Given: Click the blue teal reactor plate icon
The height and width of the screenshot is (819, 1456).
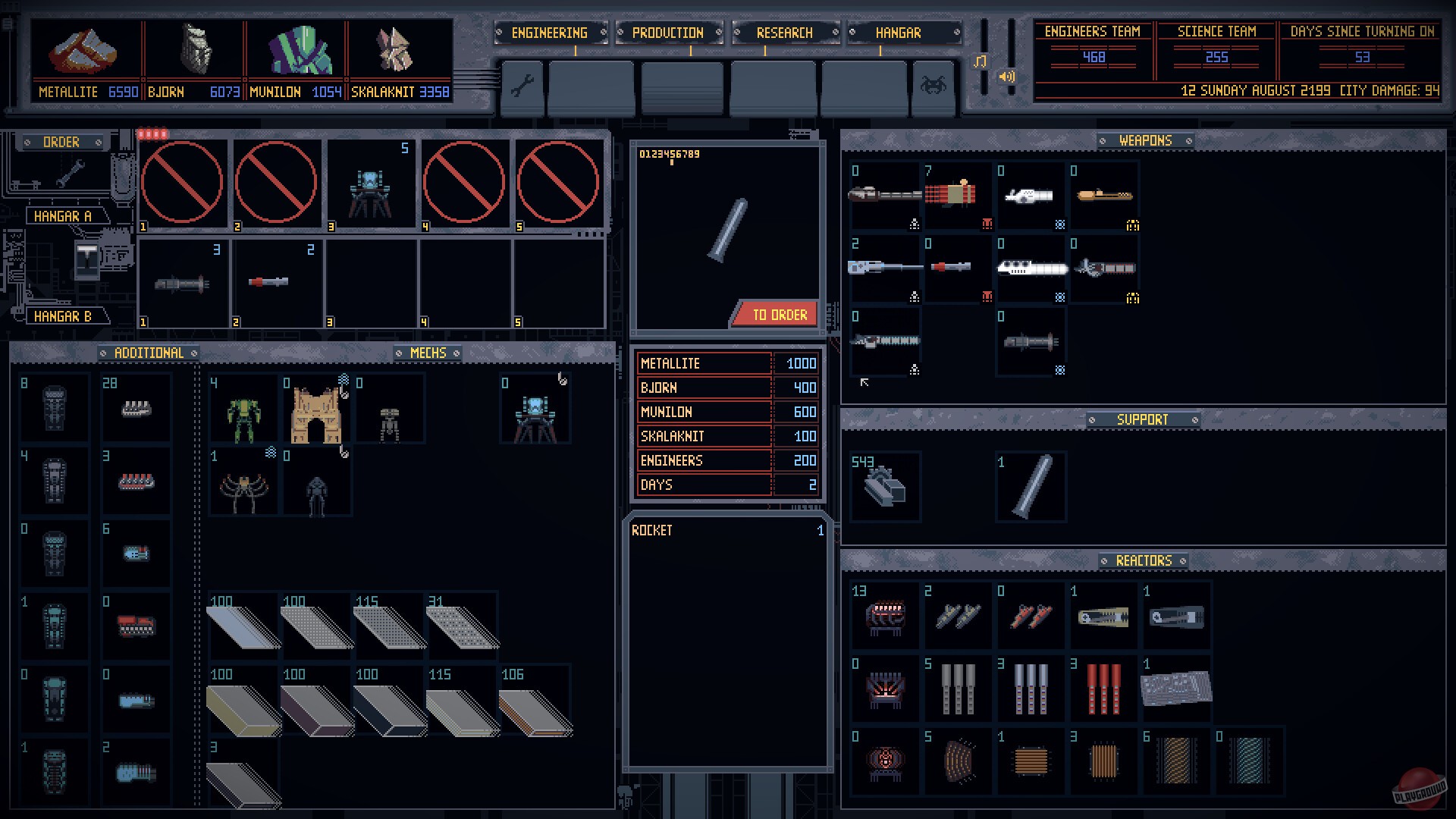Looking at the screenshot, I should [1249, 762].
